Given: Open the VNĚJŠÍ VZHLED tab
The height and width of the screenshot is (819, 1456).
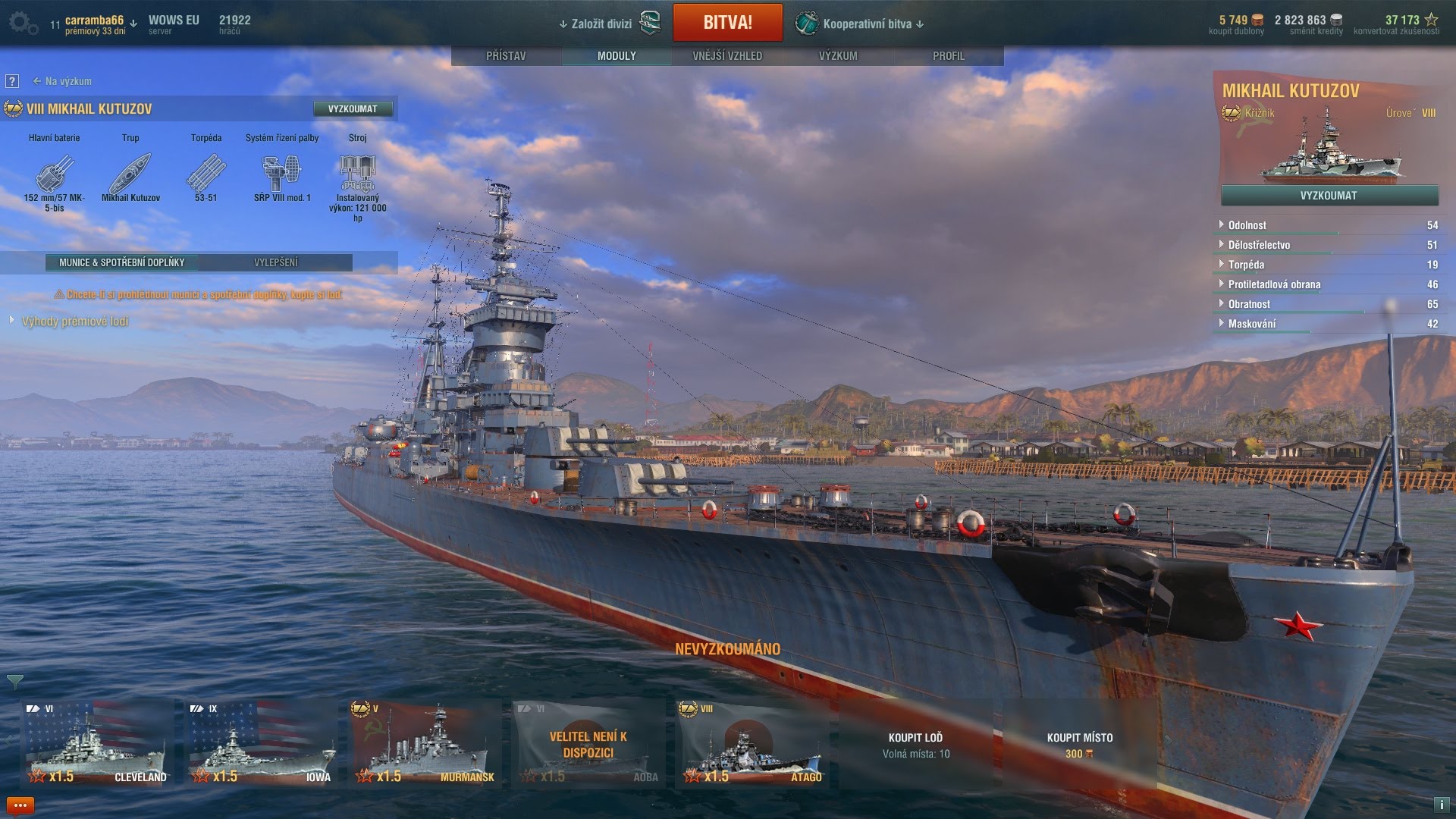Looking at the screenshot, I should (x=727, y=56).
